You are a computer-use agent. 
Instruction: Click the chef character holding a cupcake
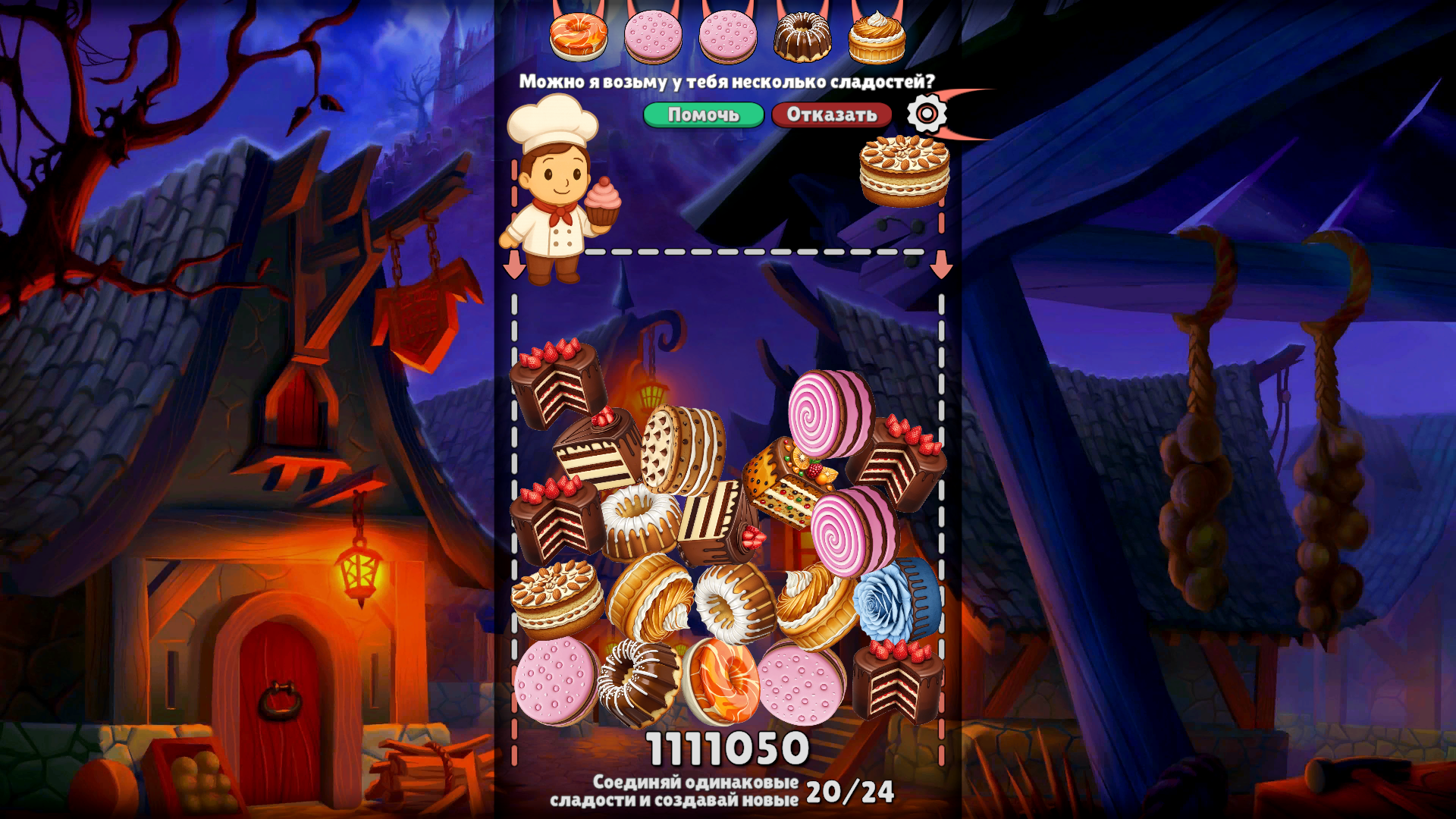click(x=554, y=197)
